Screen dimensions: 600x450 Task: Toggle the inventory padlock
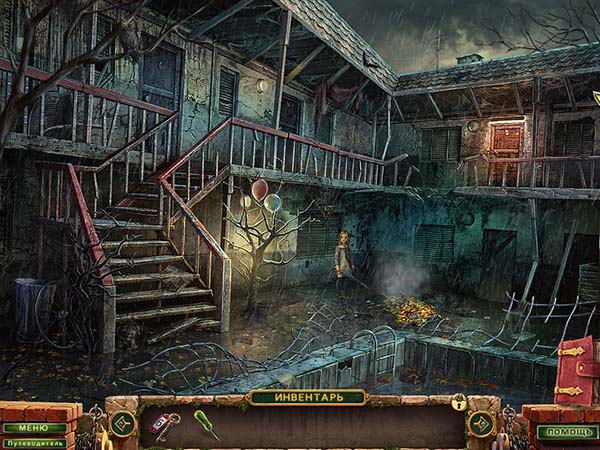pos(459,402)
